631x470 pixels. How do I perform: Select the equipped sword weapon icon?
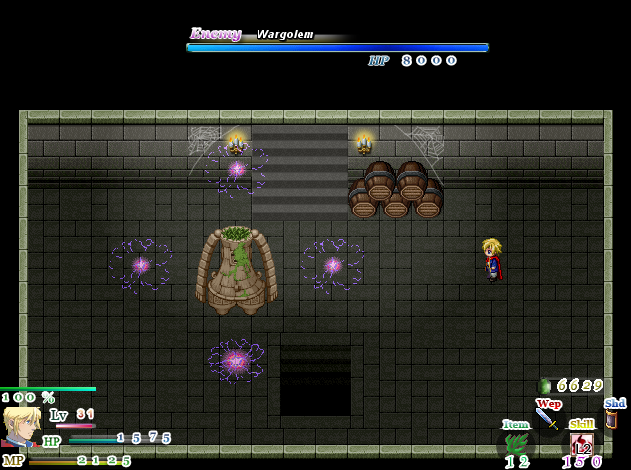[x=546, y=418]
